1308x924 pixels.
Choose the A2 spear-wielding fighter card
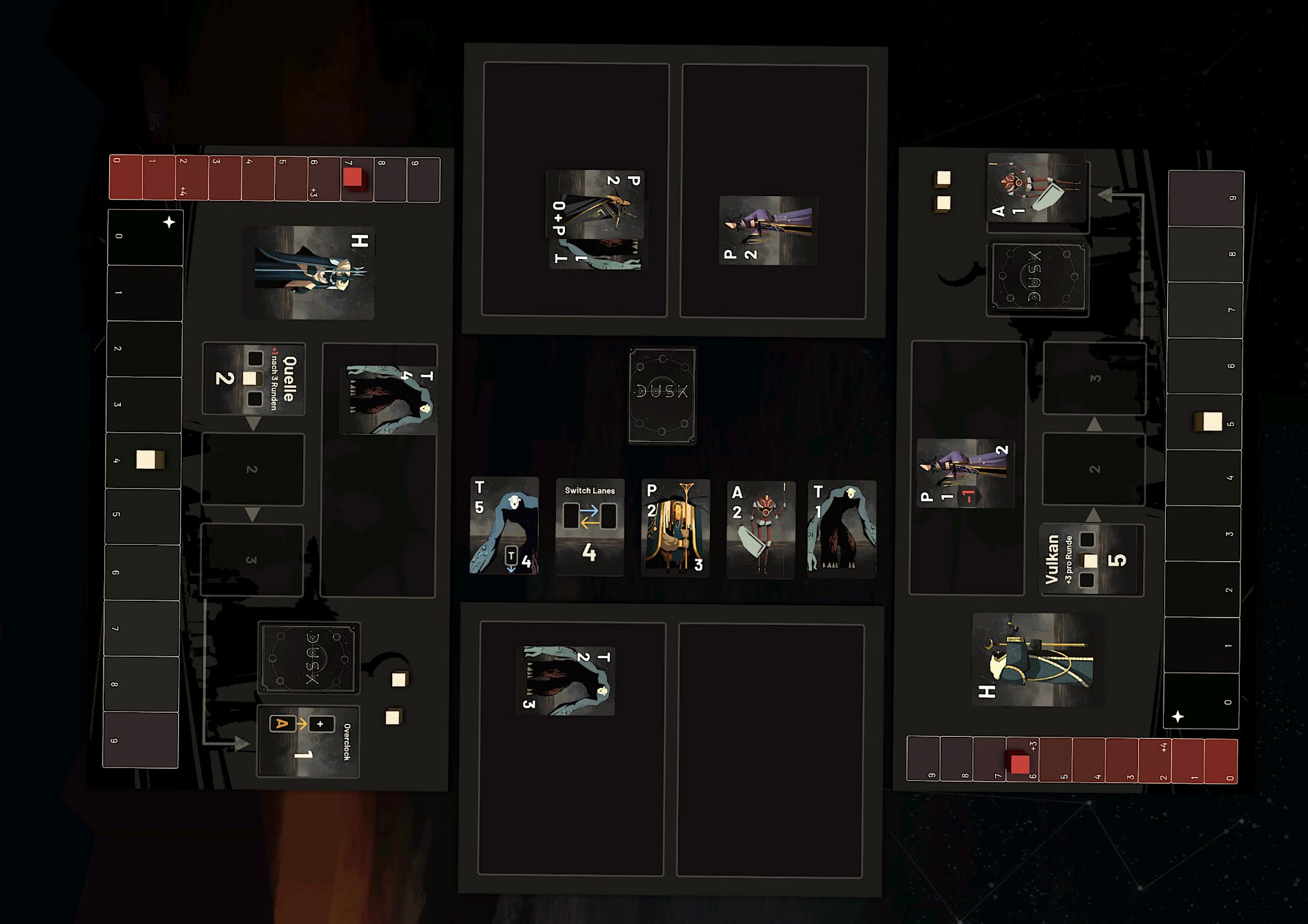(762, 528)
